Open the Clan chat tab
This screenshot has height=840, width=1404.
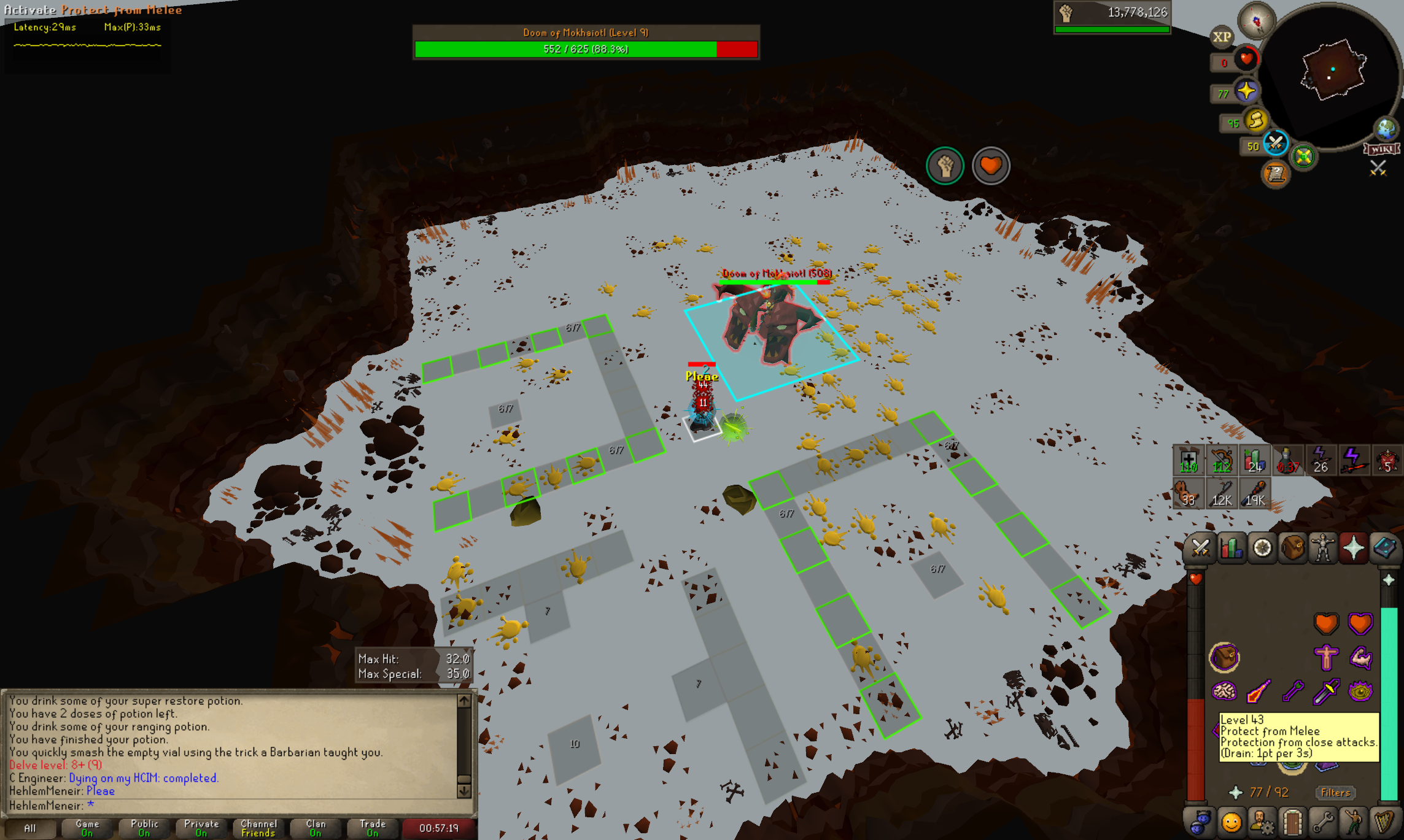click(x=316, y=828)
